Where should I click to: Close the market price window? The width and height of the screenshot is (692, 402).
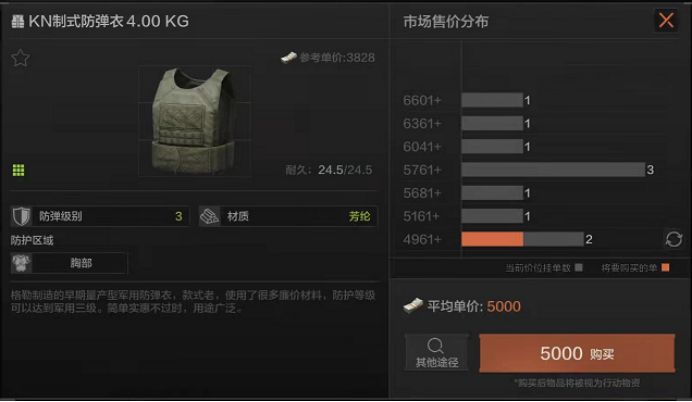click(665, 21)
